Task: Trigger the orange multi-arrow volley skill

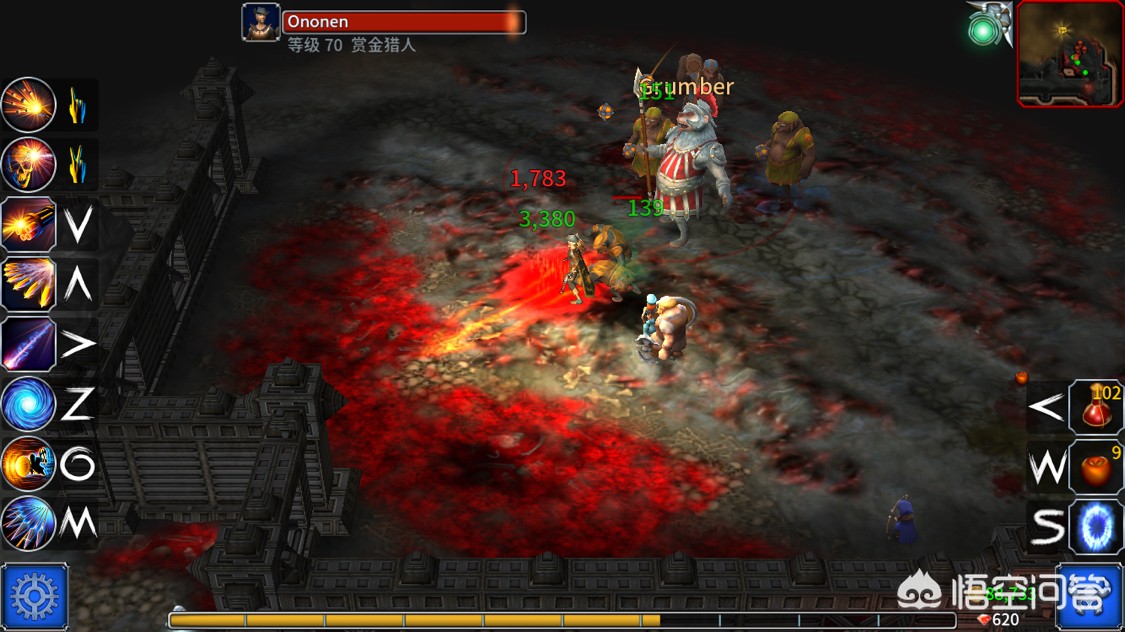Action: (28, 284)
